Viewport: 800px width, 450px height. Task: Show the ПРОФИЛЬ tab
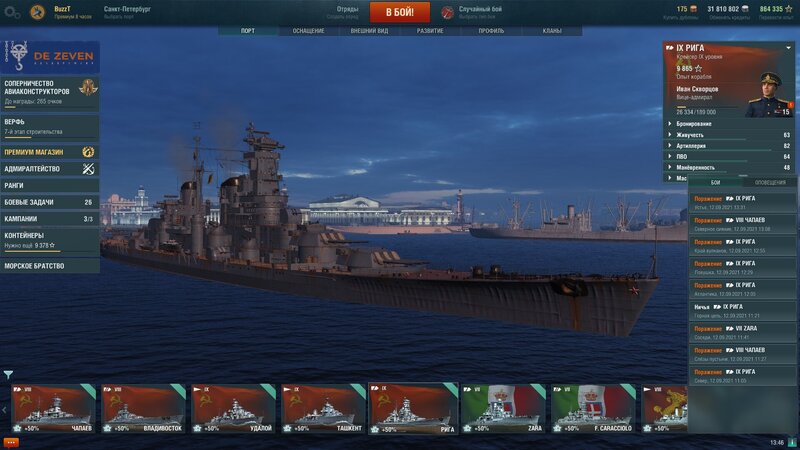[x=491, y=31]
